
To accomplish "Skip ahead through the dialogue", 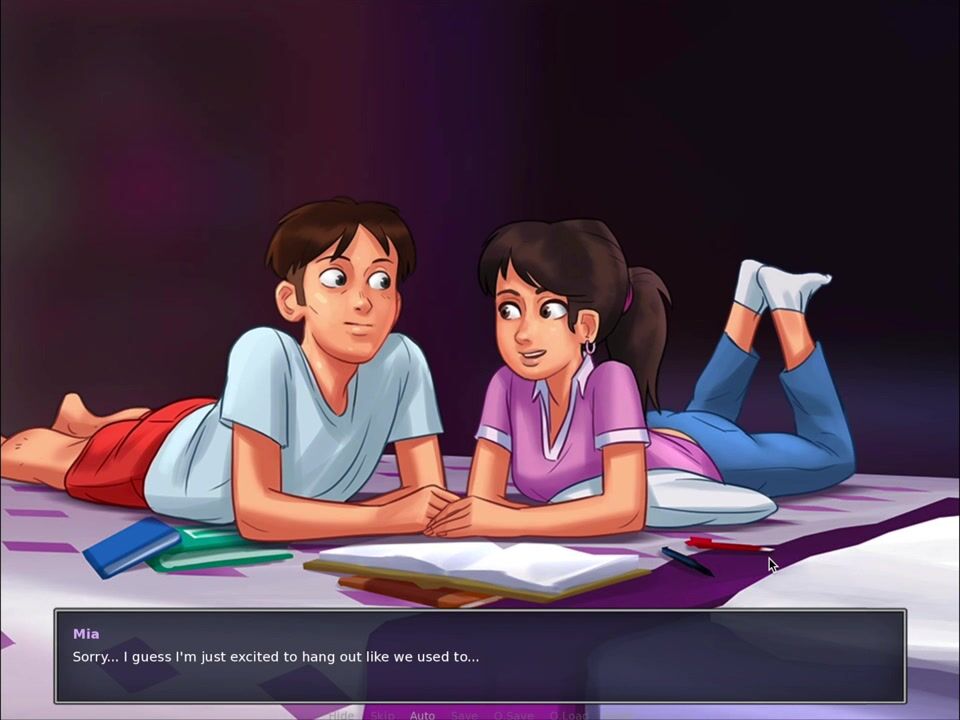I will [382, 715].
